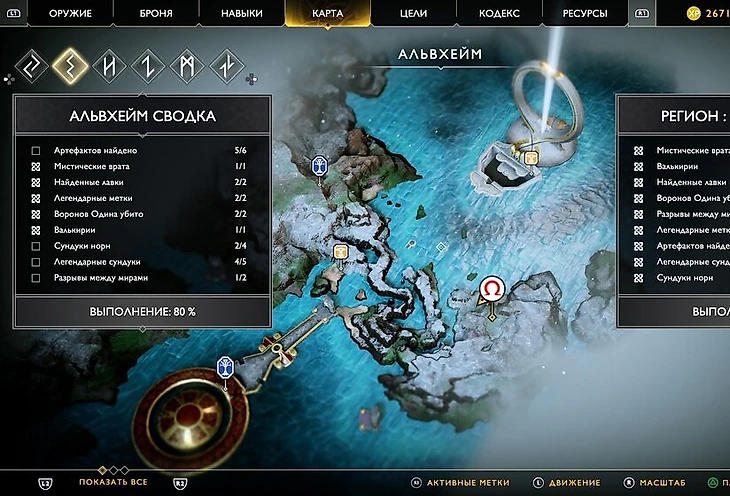Click the active Карта tab
This screenshot has width=730, height=496.
pos(327,13)
